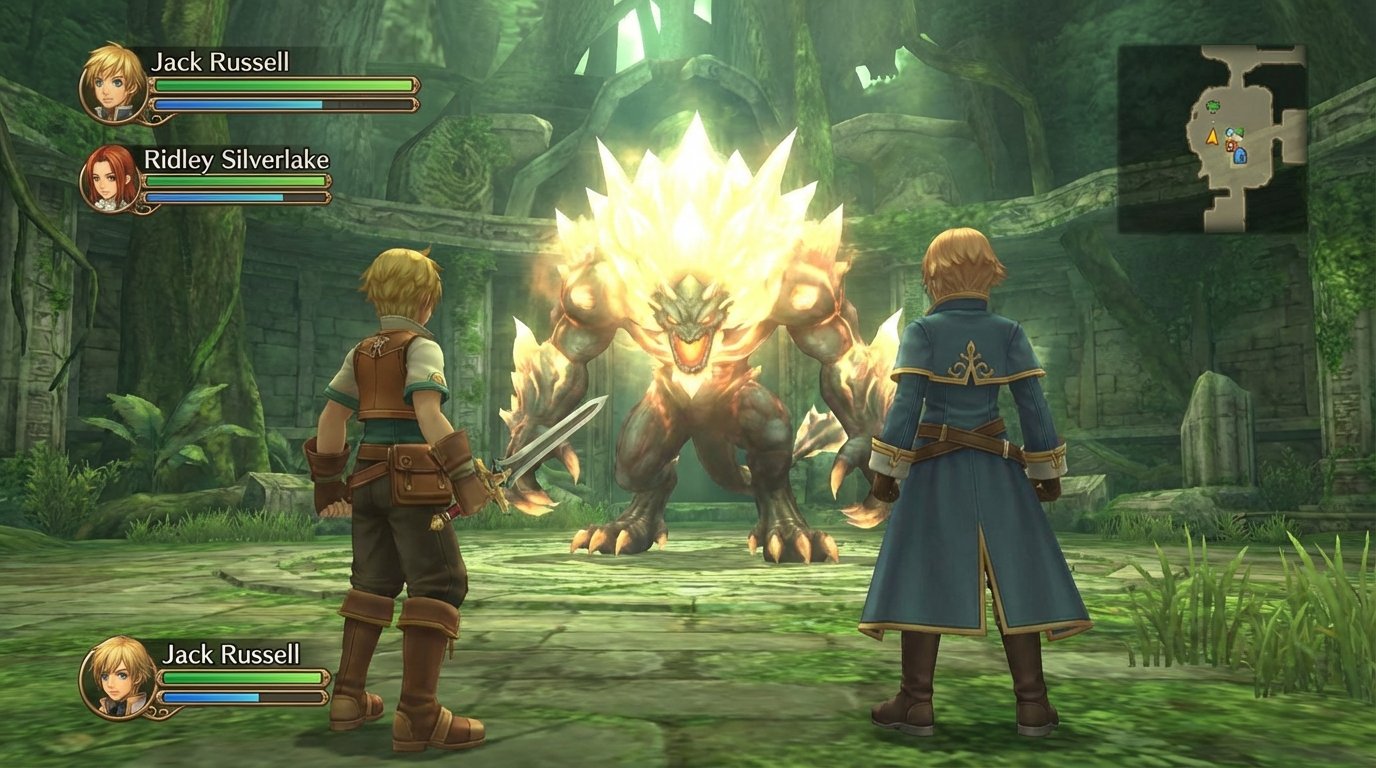Select the blue door marker on the minimap
This screenshot has height=768, width=1376.
tap(1240, 157)
